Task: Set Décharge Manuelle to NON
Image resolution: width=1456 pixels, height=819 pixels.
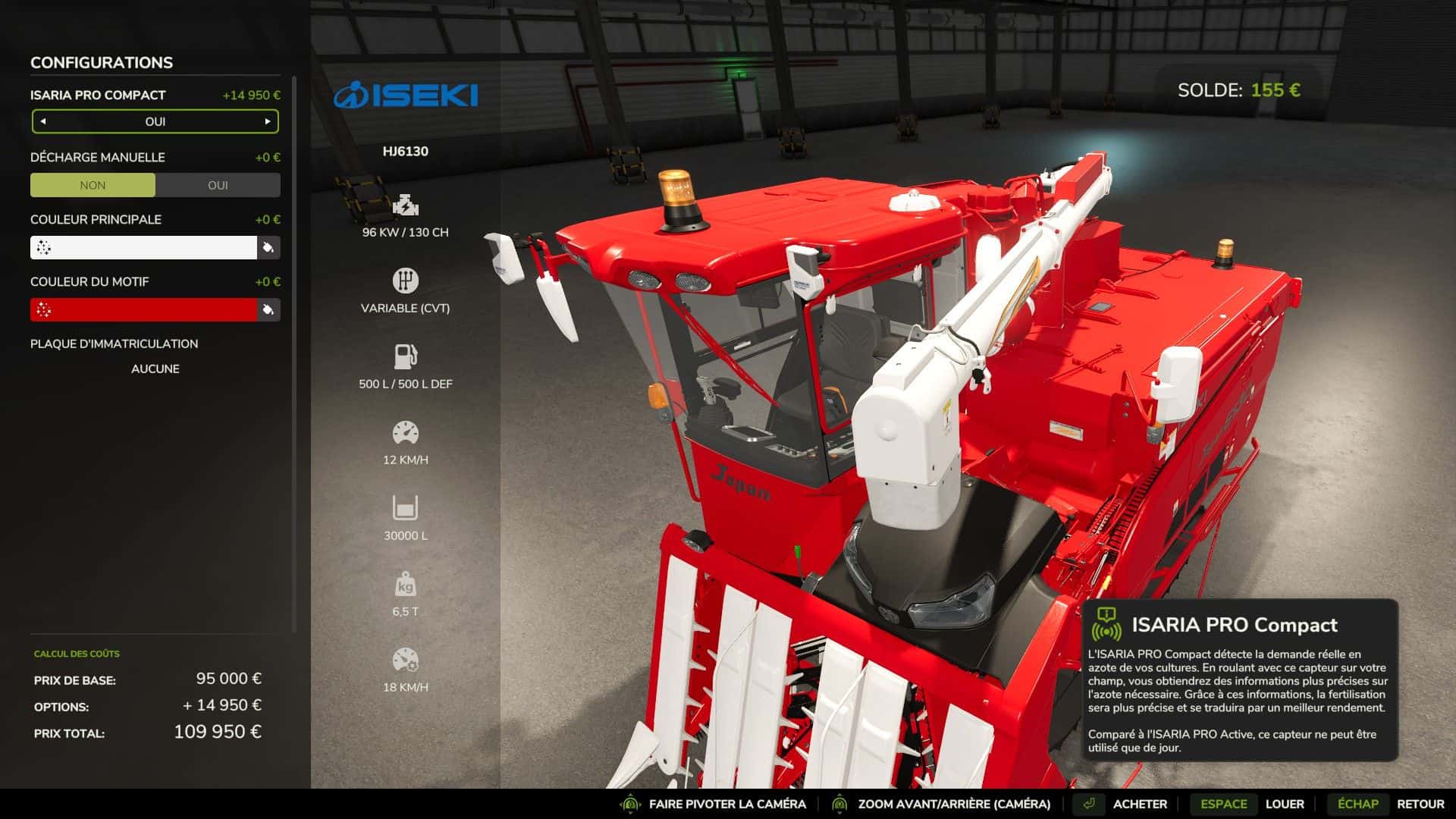Action: coord(93,185)
